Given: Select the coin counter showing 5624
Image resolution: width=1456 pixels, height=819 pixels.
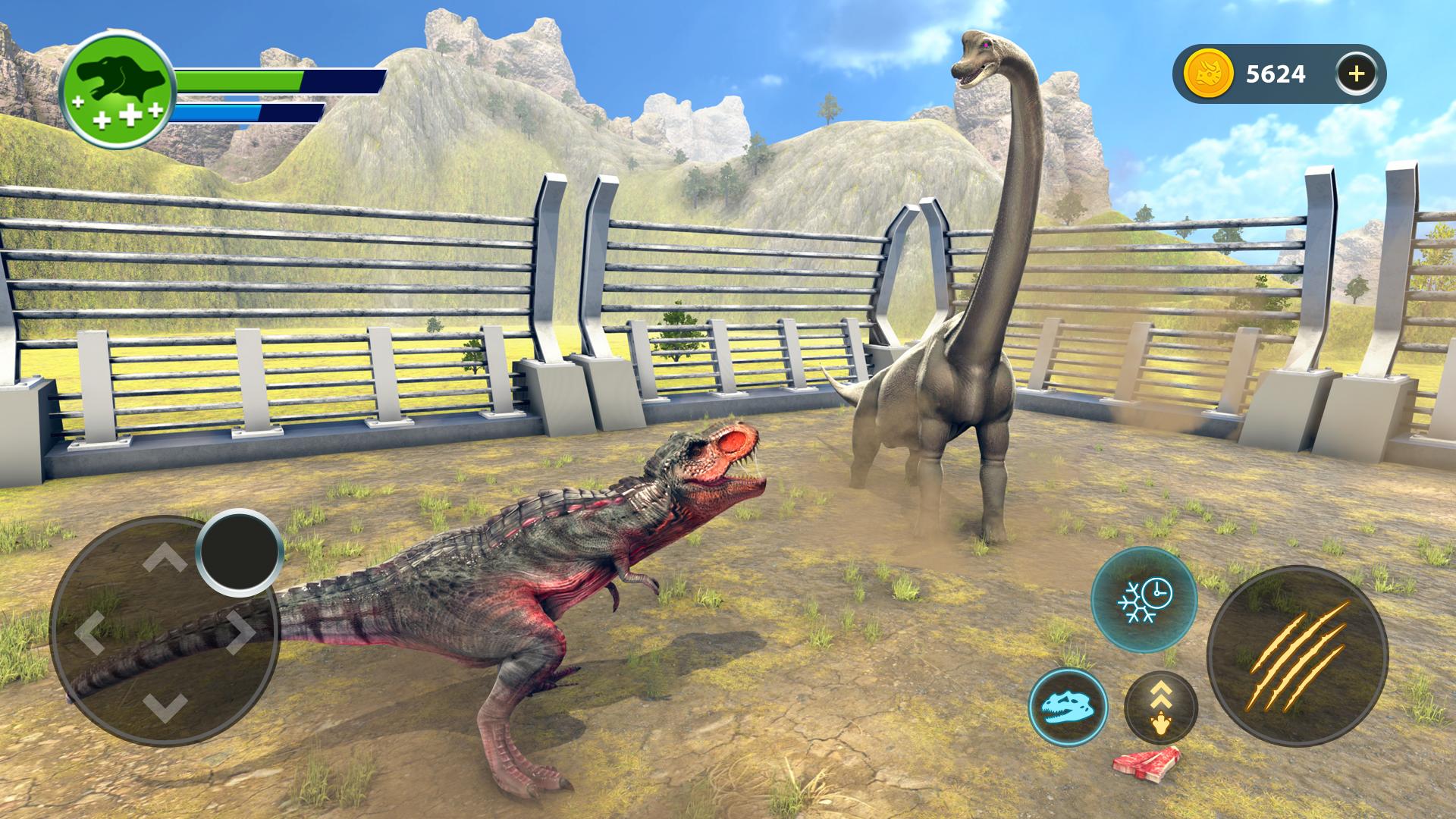Looking at the screenshot, I should click(x=1275, y=74).
